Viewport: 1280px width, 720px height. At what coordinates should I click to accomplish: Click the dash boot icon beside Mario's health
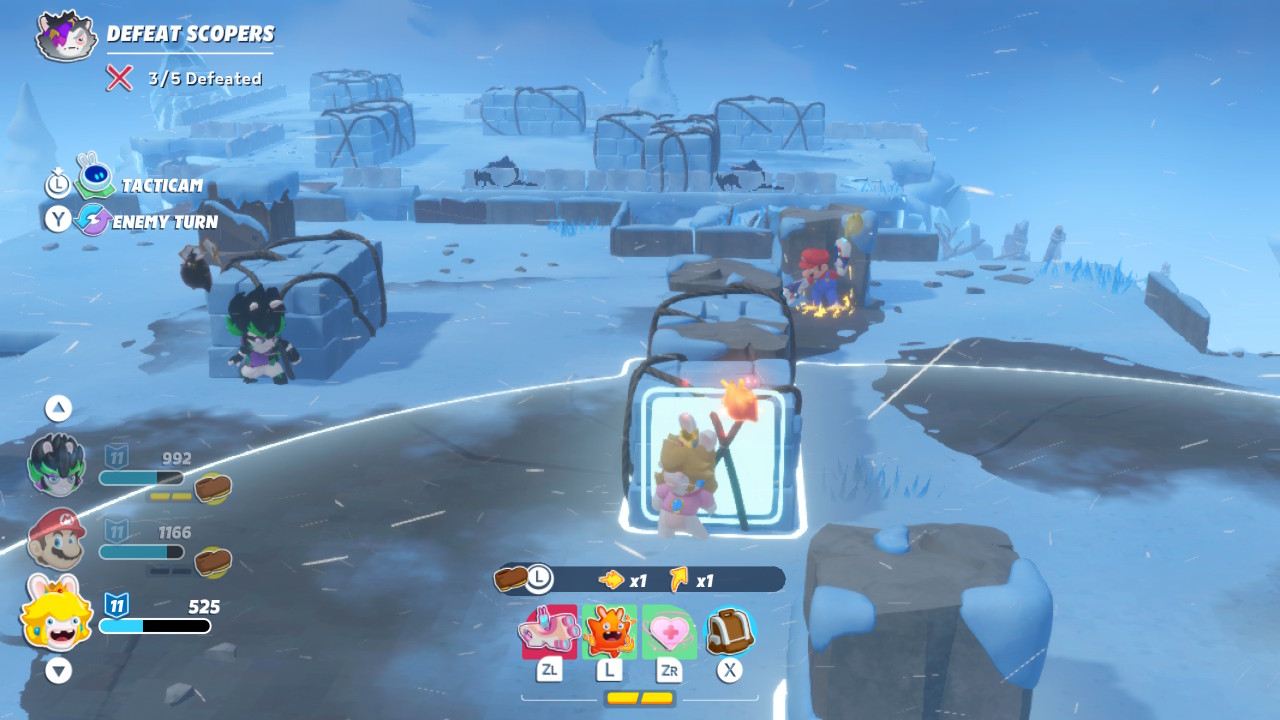pos(213,562)
